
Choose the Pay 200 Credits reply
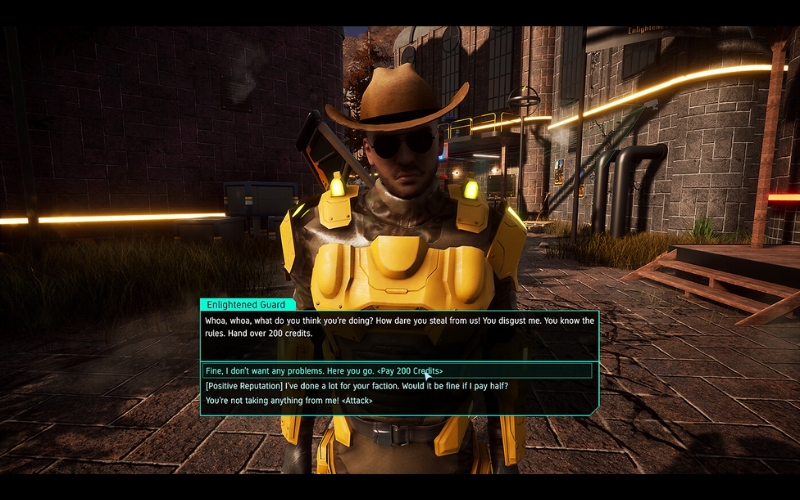[x=324, y=371]
